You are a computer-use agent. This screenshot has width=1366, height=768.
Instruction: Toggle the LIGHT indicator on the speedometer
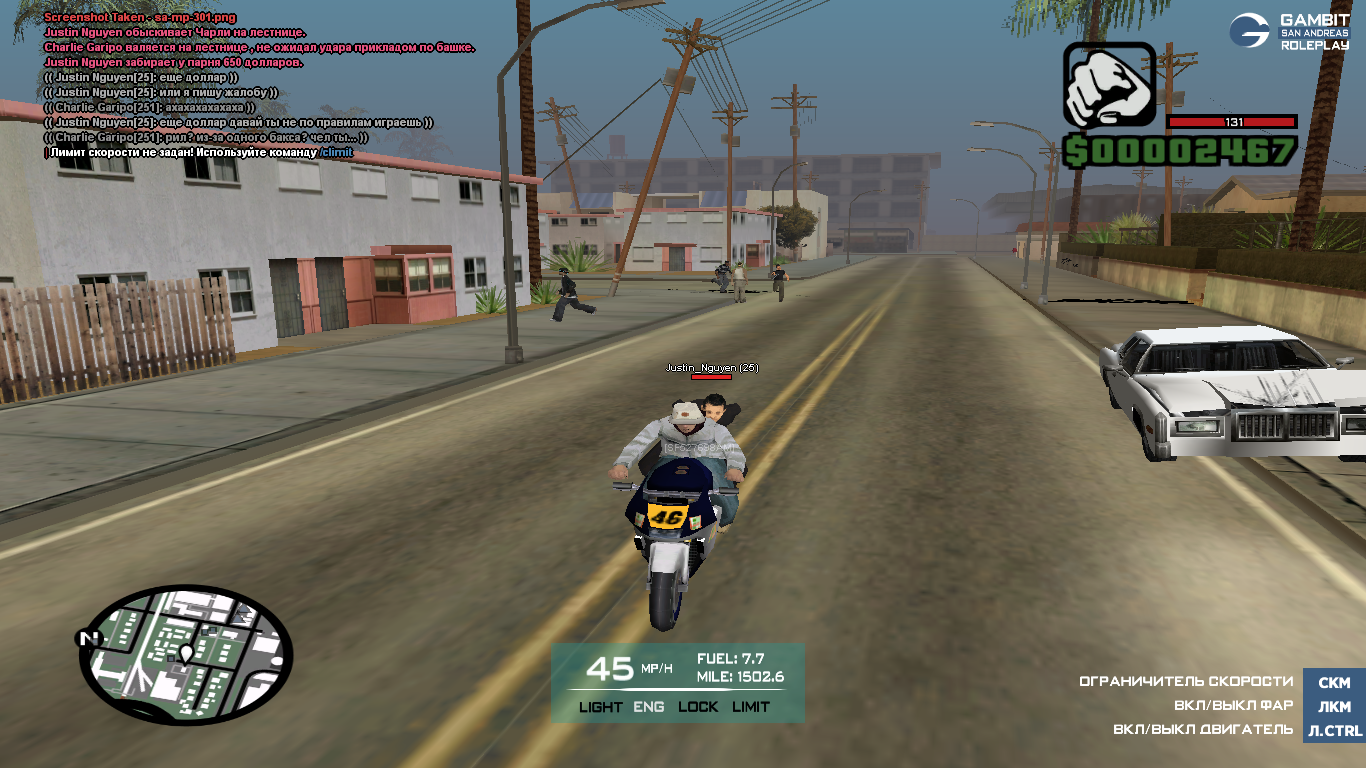(x=600, y=707)
